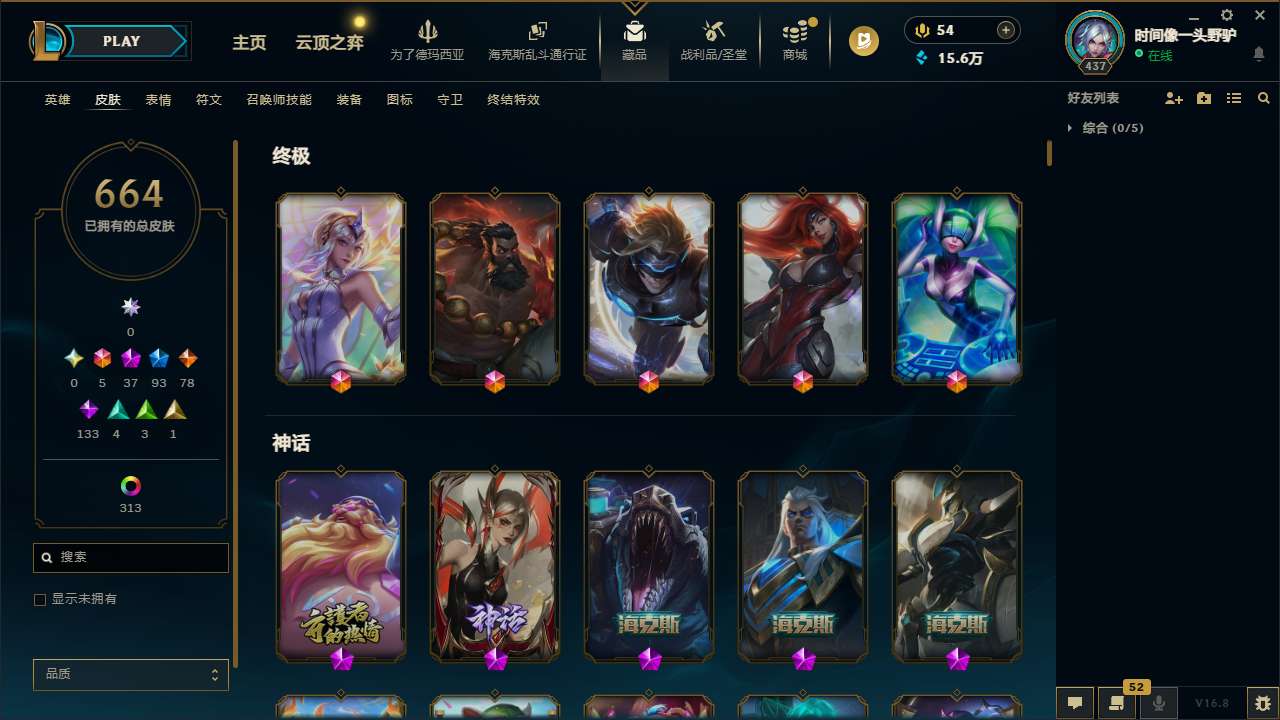Open the chat bubble icon

point(1073,703)
